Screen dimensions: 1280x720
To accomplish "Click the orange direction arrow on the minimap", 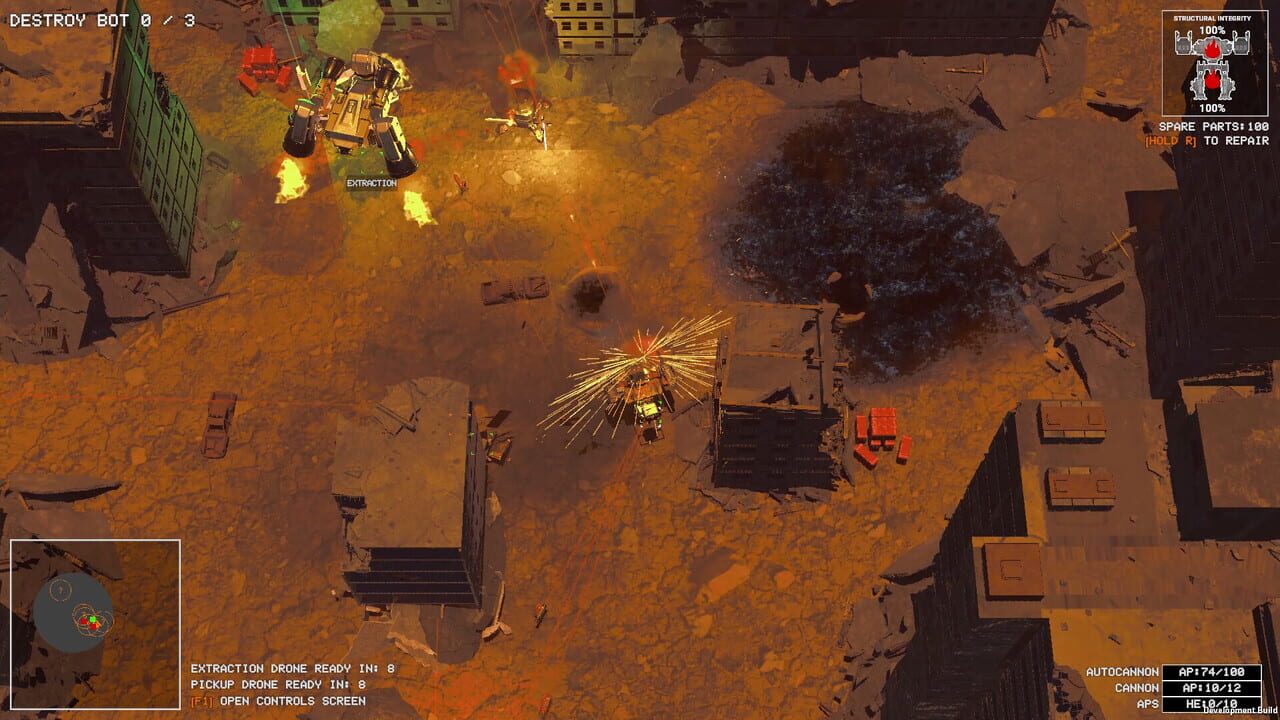I will tap(99, 624).
